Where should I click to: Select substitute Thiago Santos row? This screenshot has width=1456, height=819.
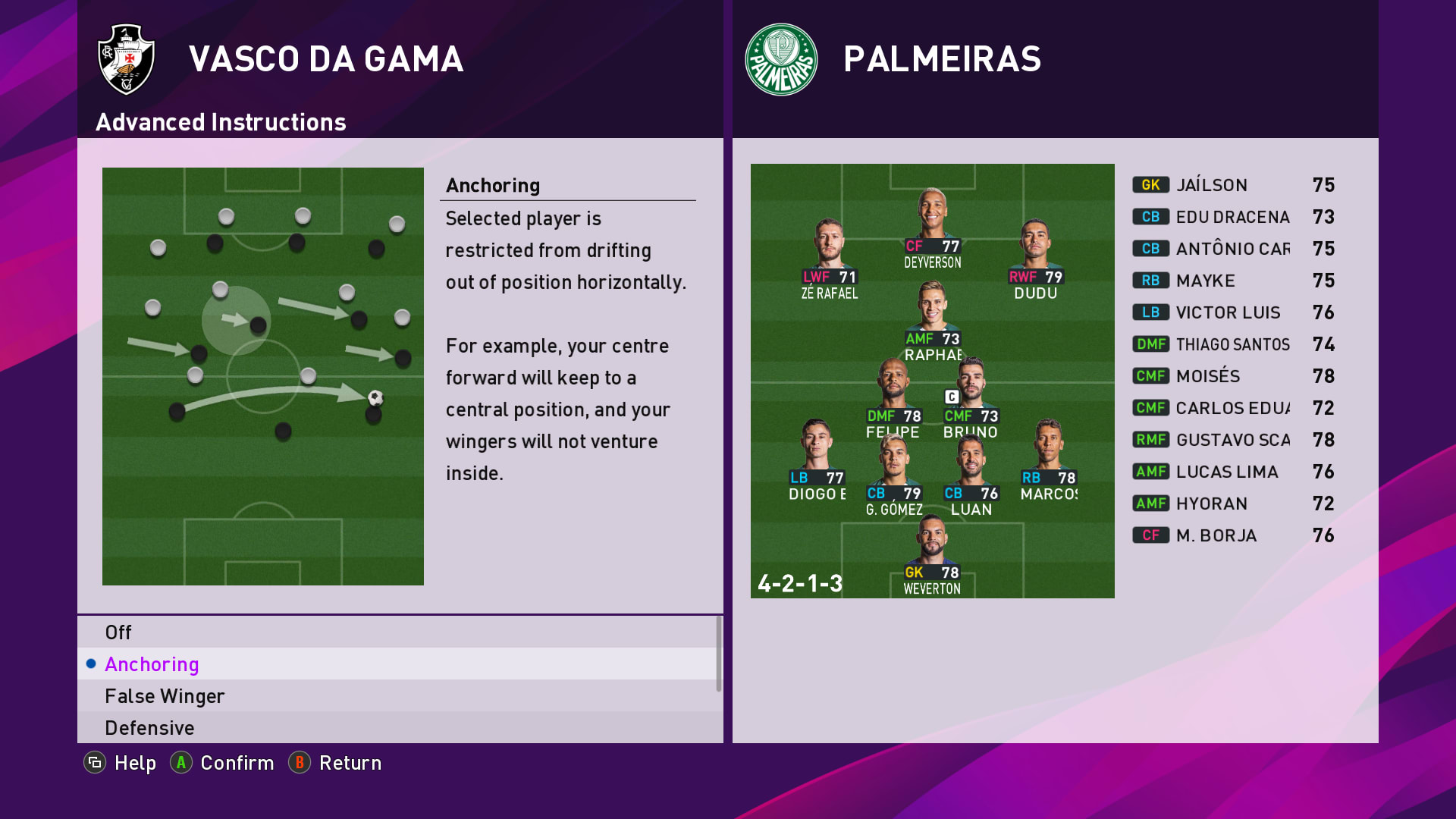1234,344
